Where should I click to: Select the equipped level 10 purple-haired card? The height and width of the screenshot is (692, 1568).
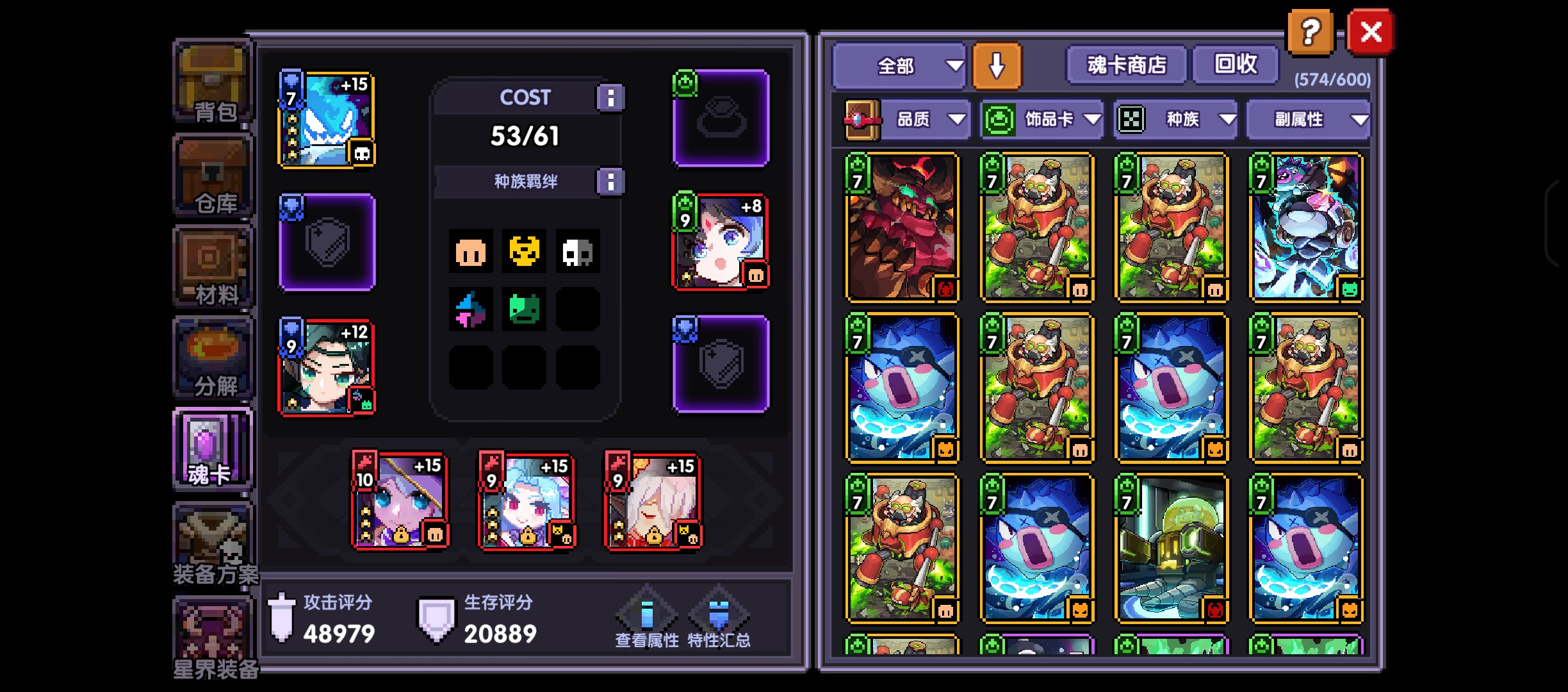[400, 501]
